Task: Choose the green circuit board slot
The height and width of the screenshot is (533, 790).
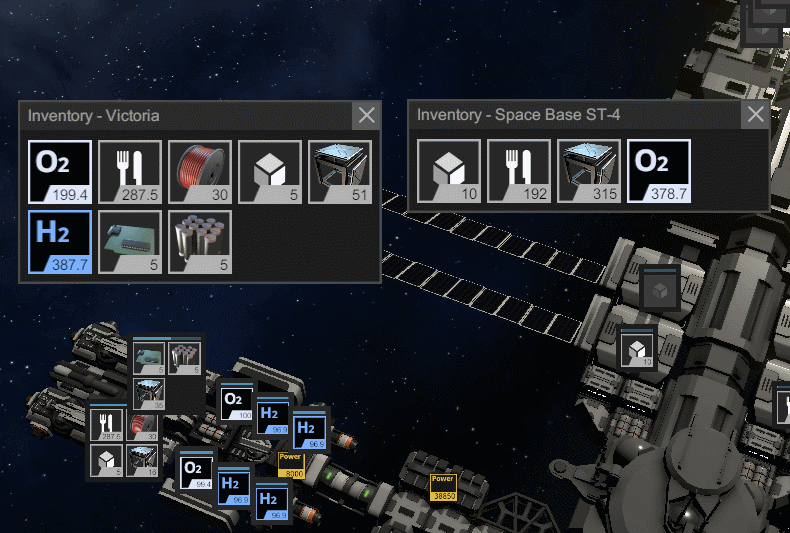Action: (130, 242)
